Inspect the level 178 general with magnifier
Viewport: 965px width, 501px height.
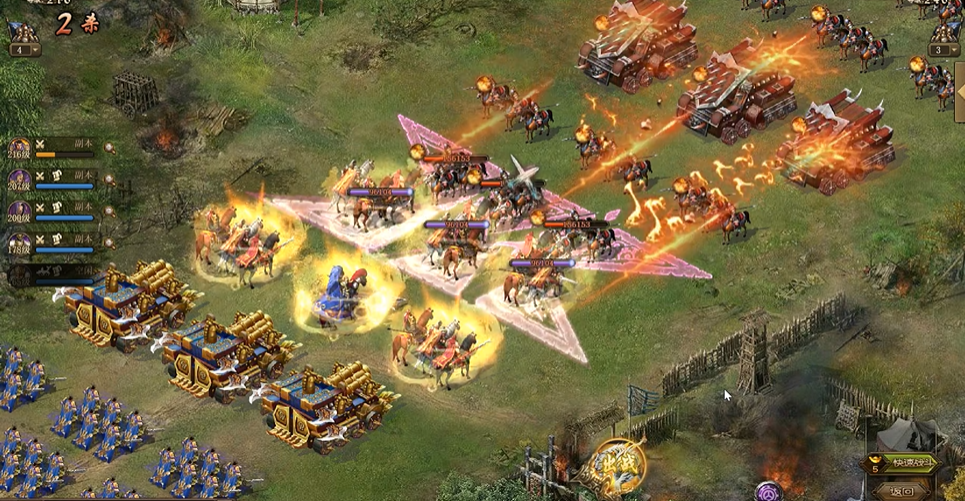pyautogui.click(x=110, y=243)
